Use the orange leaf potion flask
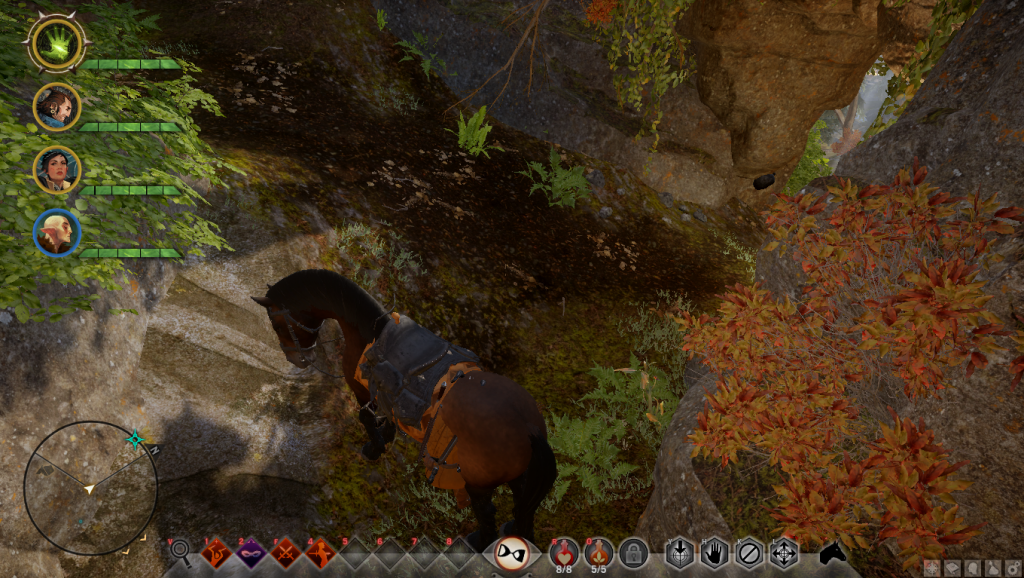Viewport: 1024px width, 578px height. coord(599,550)
